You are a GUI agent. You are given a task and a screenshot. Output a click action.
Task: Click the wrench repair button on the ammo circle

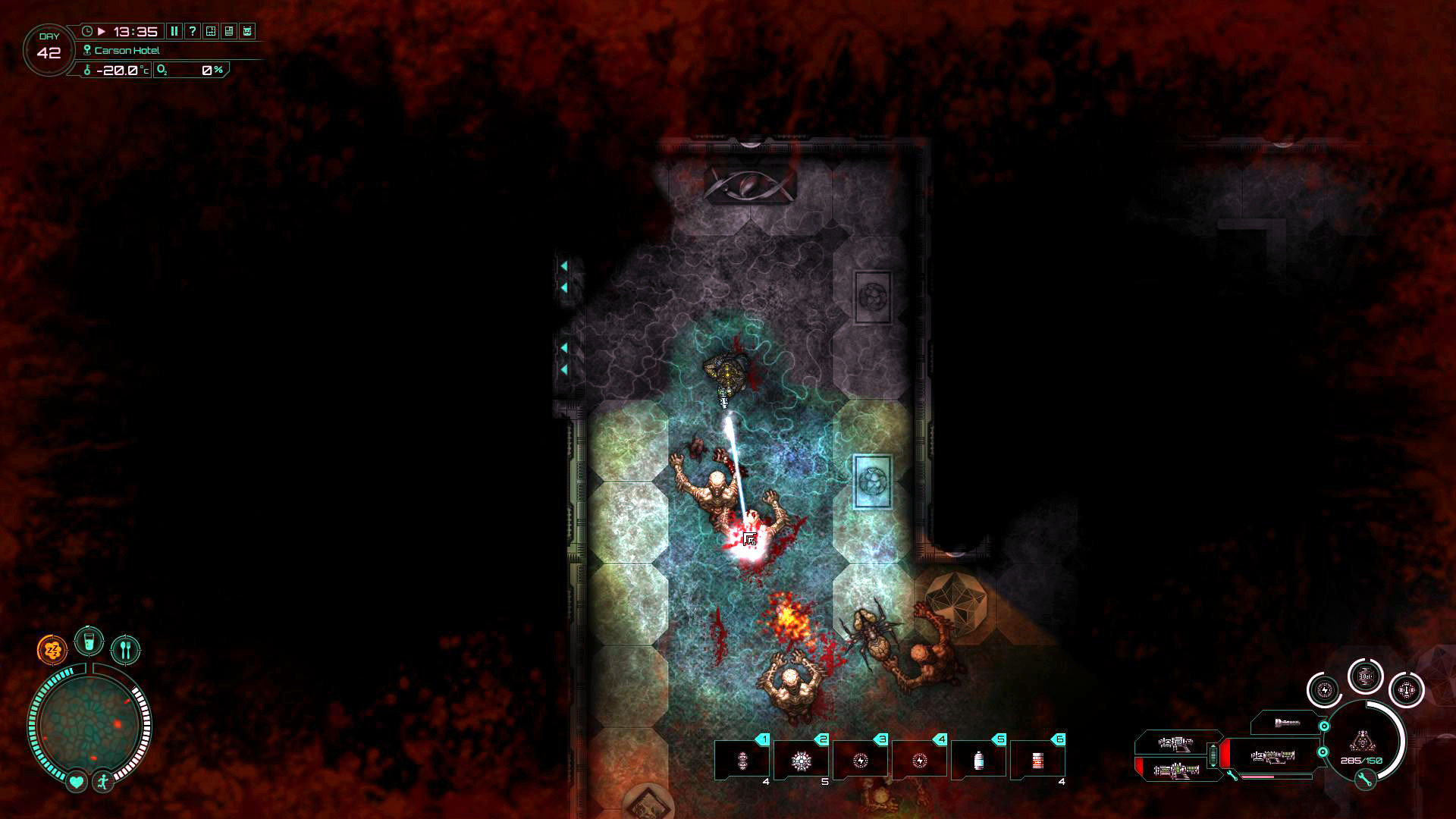1365,779
